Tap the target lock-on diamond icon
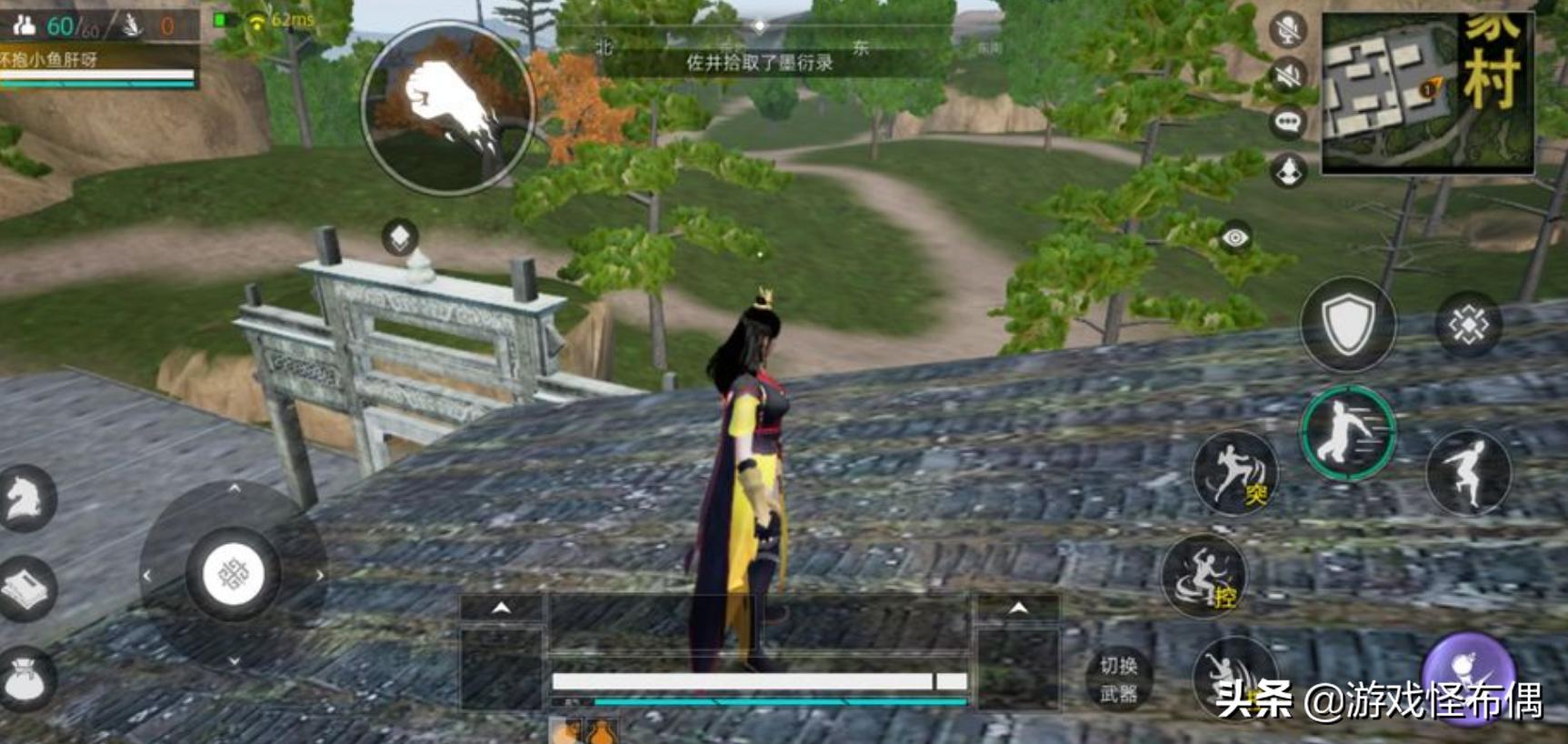 (x=1467, y=325)
